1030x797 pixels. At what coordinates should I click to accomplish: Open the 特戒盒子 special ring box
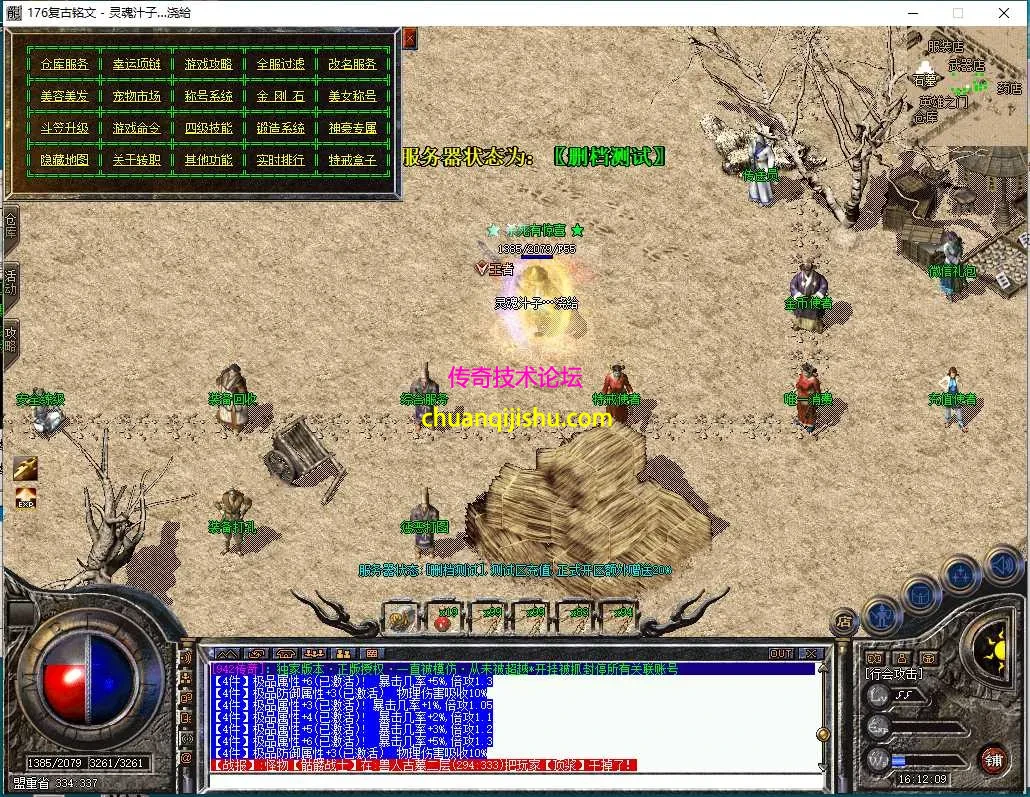(352, 160)
